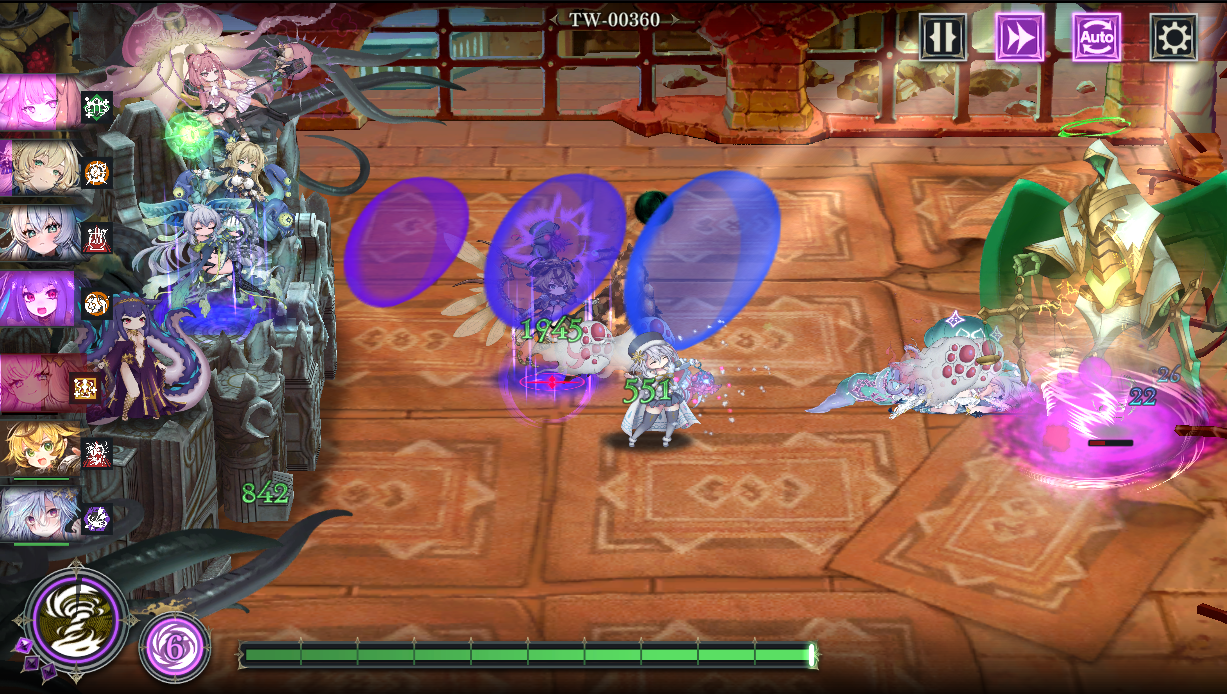This screenshot has width=1227, height=694.
Task: Select the blonde character with flower hairpin
Action: click(40, 449)
